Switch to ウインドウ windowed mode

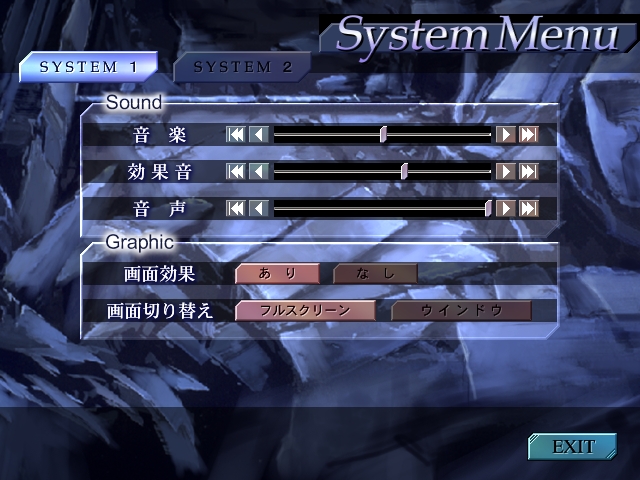point(461,310)
